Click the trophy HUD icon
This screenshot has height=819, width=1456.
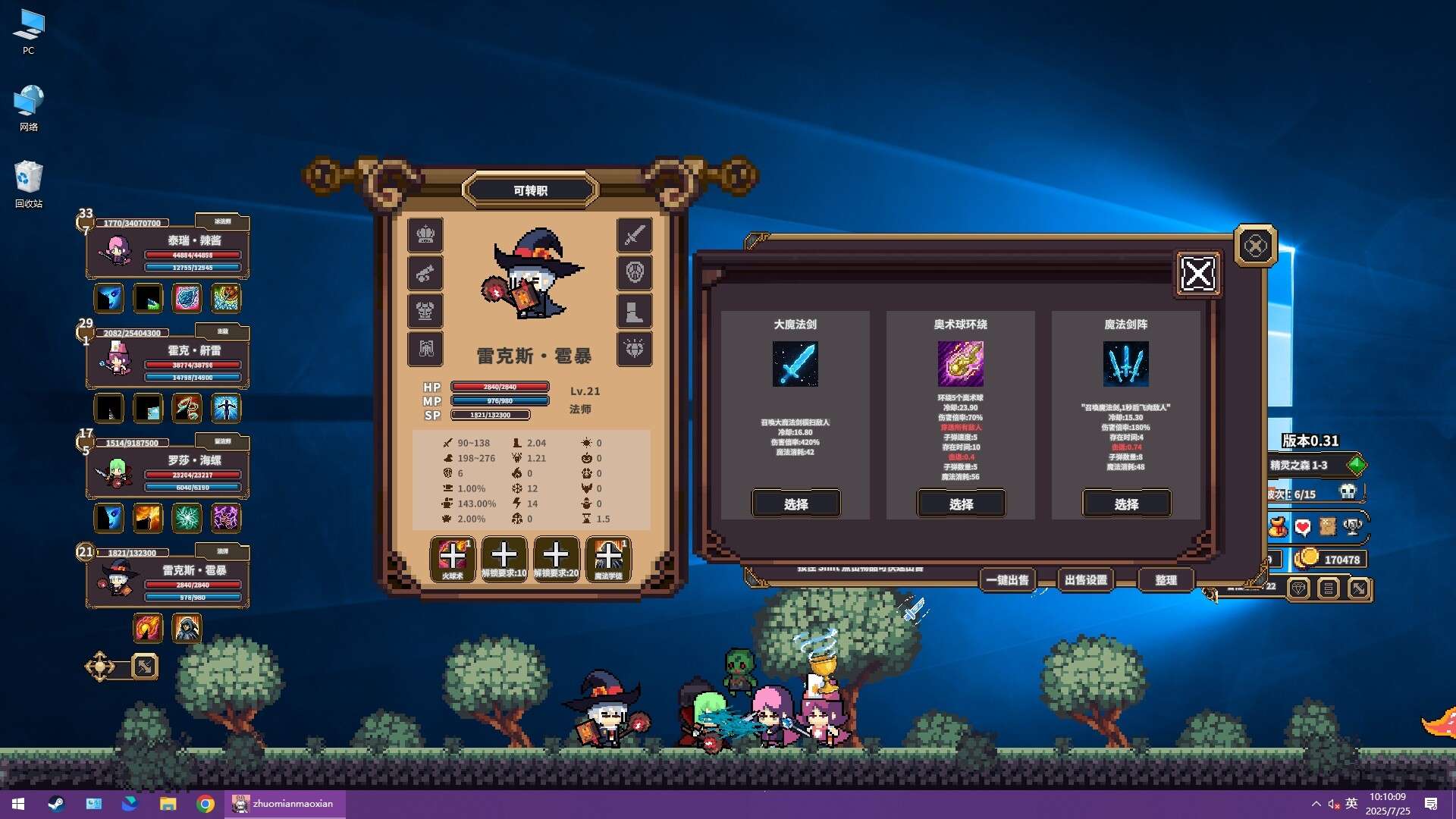click(1352, 527)
